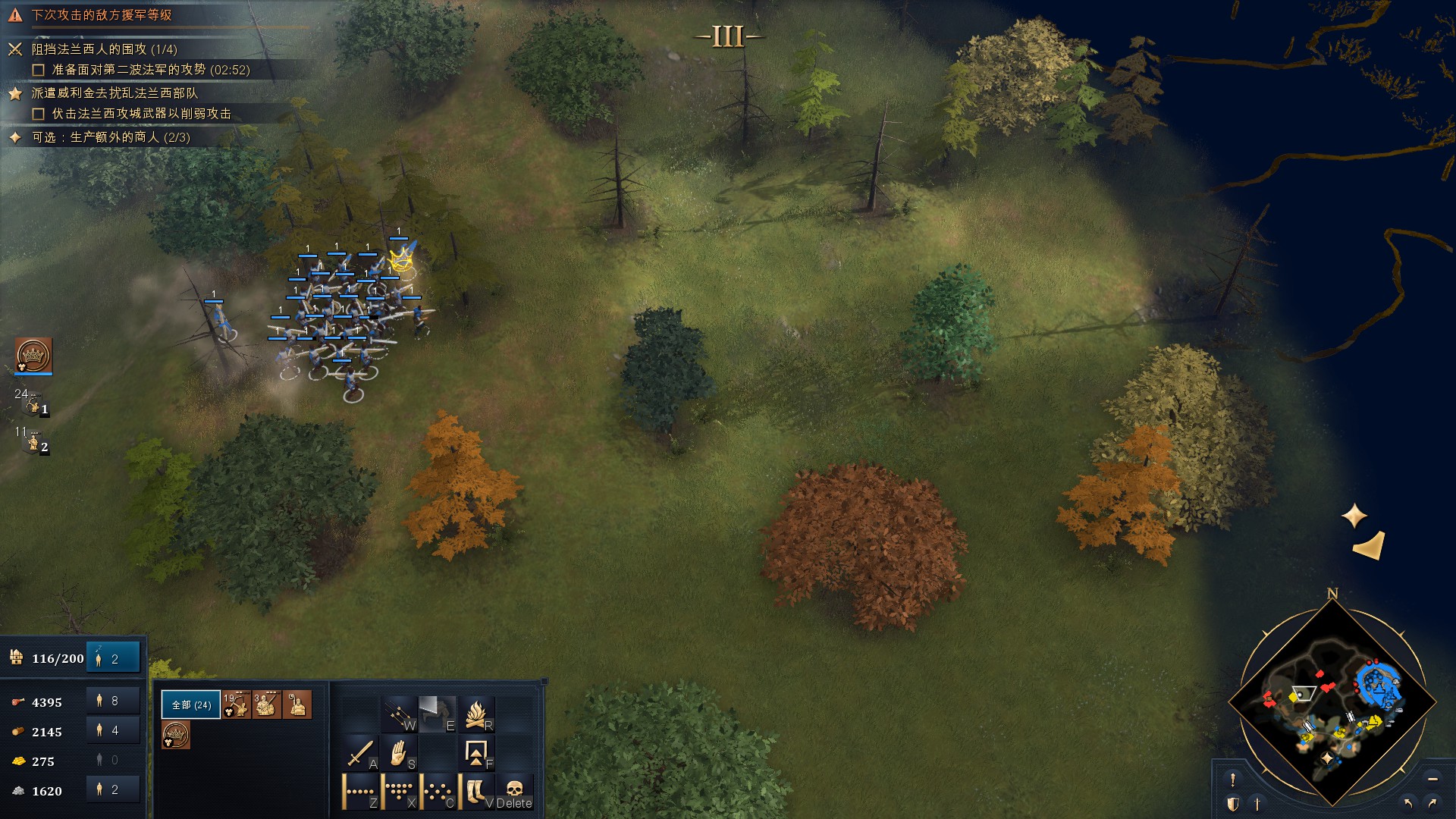
Task: Select the 8 food gatherers
Action: tap(113, 701)
